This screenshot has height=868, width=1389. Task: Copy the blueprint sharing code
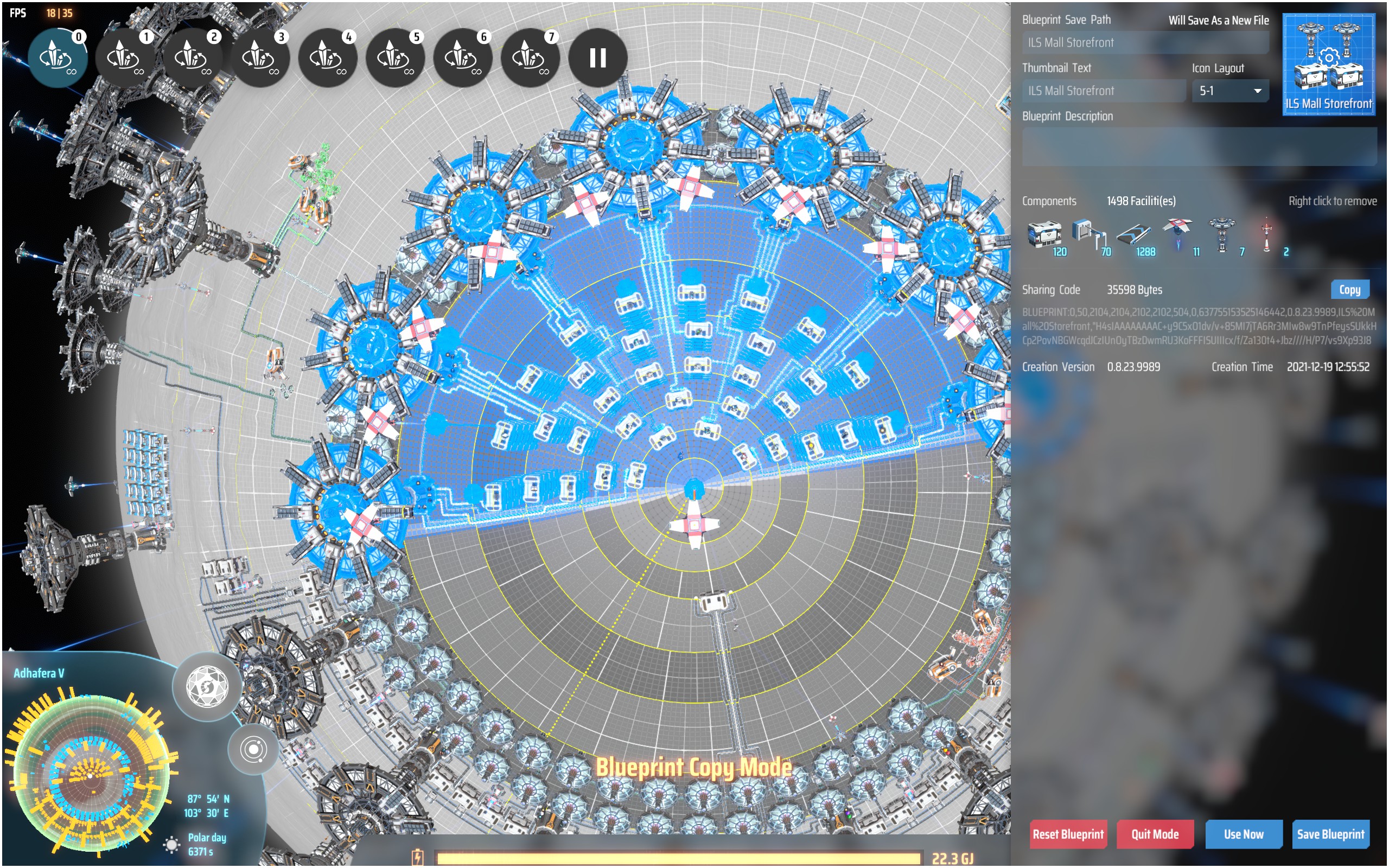(1350, 289)
